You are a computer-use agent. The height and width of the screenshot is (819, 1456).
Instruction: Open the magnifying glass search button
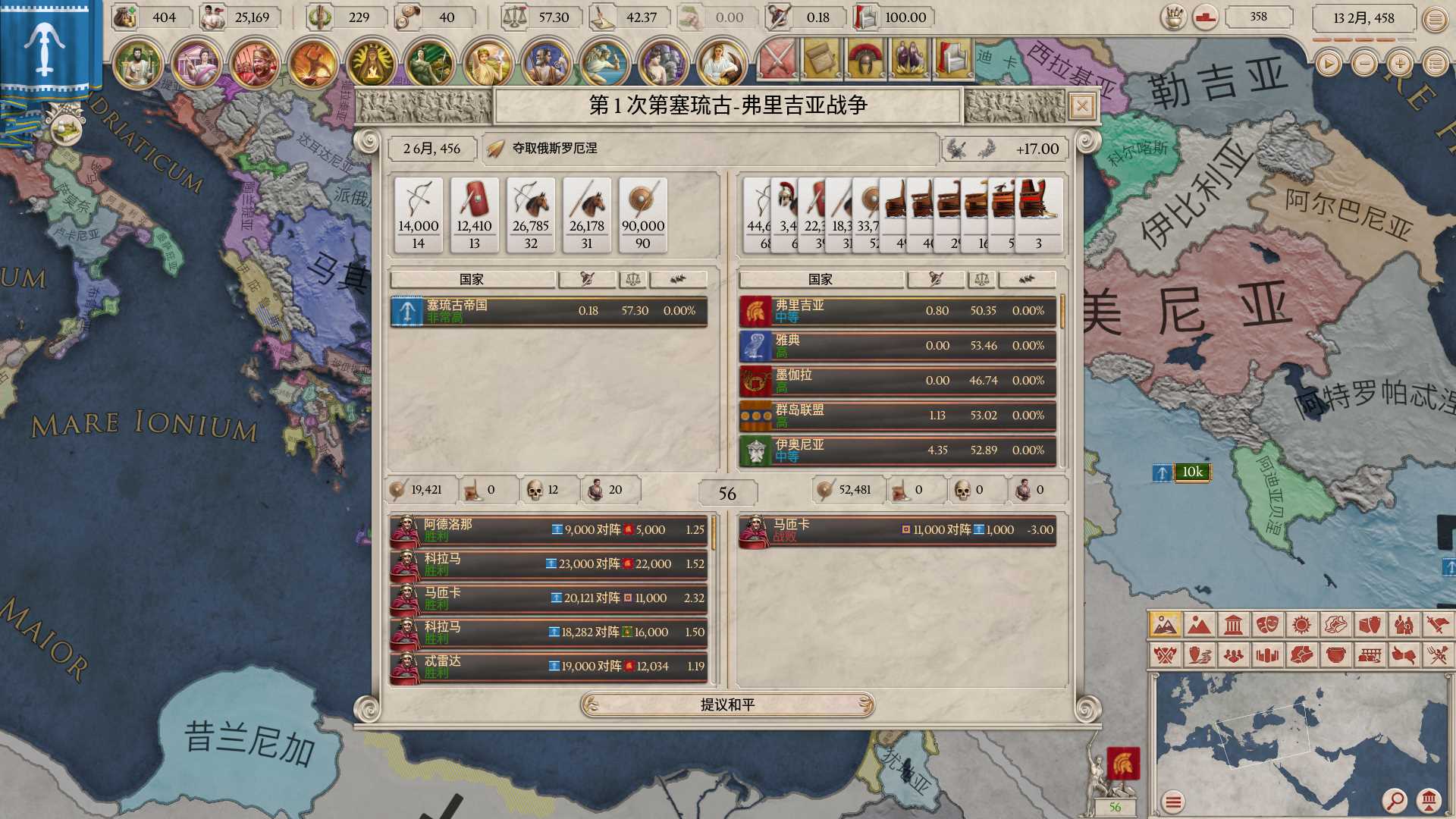pos(1394,799)
